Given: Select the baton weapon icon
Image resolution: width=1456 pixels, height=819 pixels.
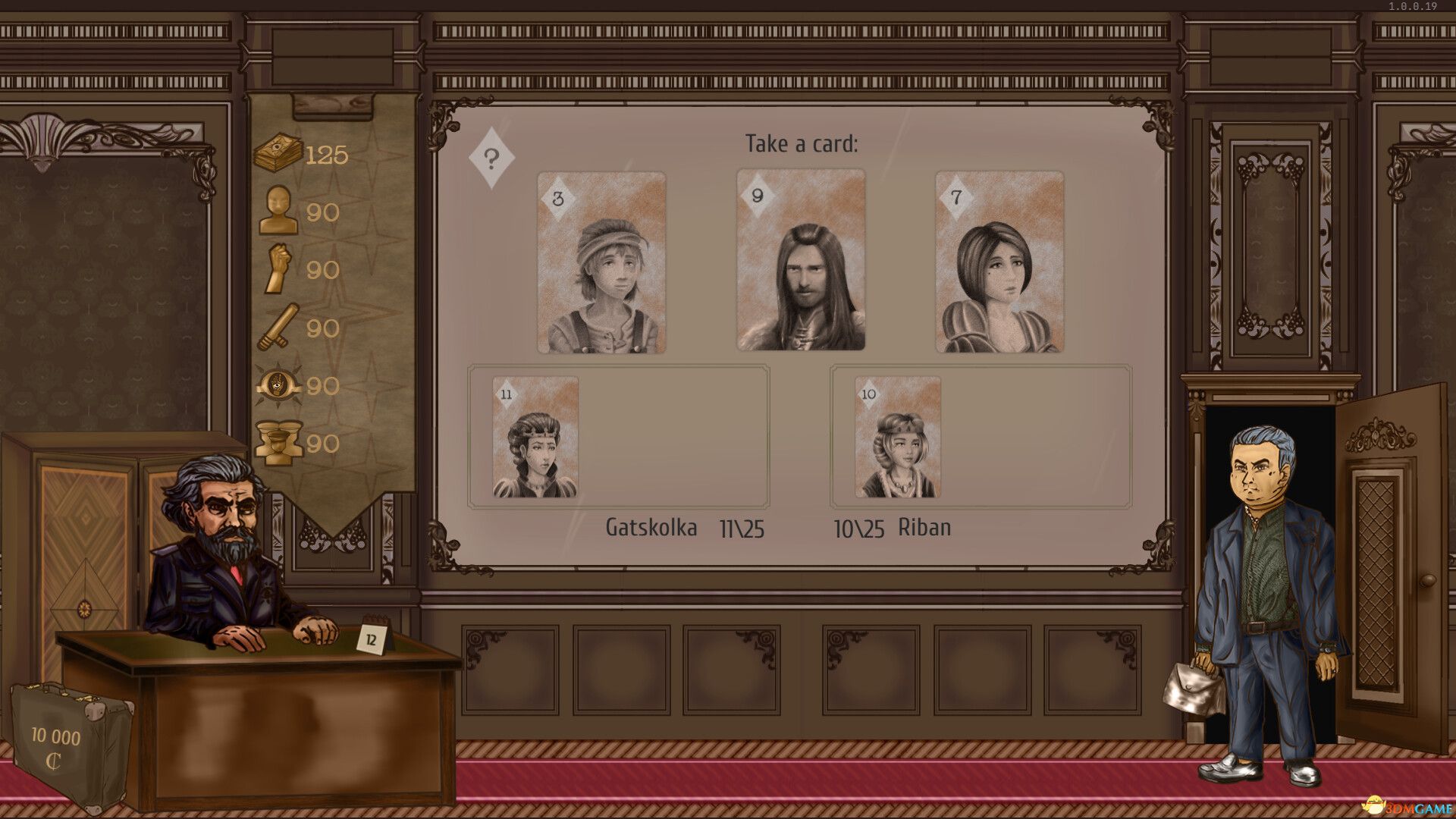Looking at the screenshot, I should (x=278, y=328).
